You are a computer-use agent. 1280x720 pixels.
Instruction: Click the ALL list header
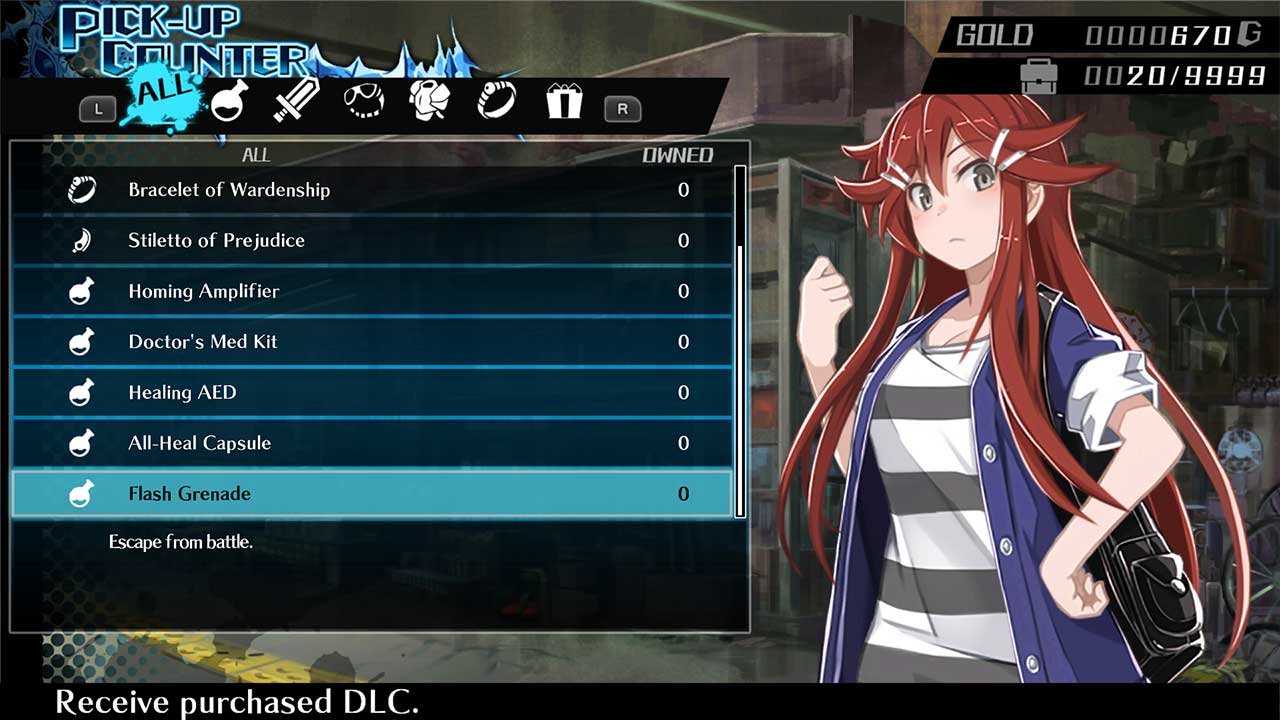[257, 155]
